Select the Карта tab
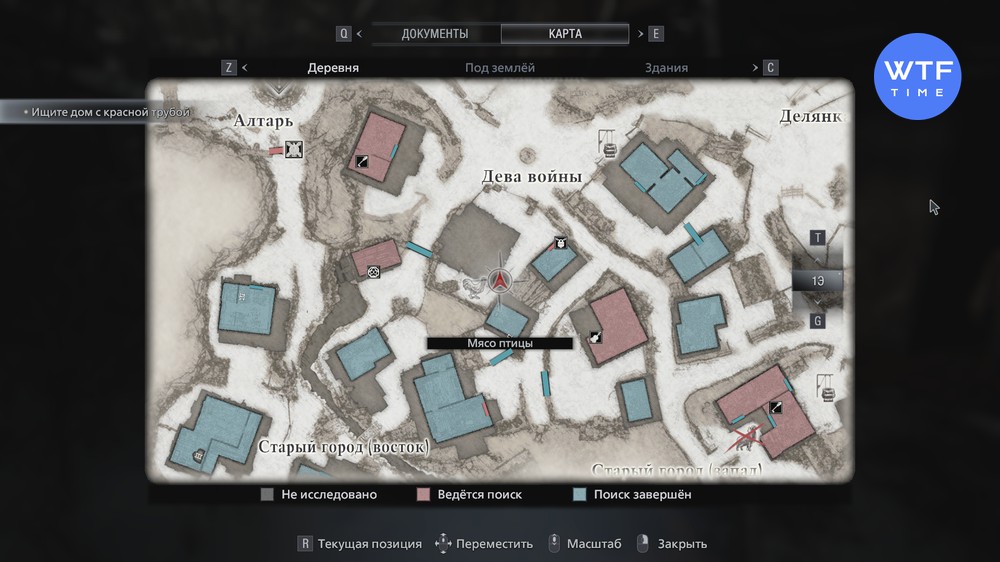Image resolution: width=1000 pixels, height=562 pixels. (x=565, y=34)
